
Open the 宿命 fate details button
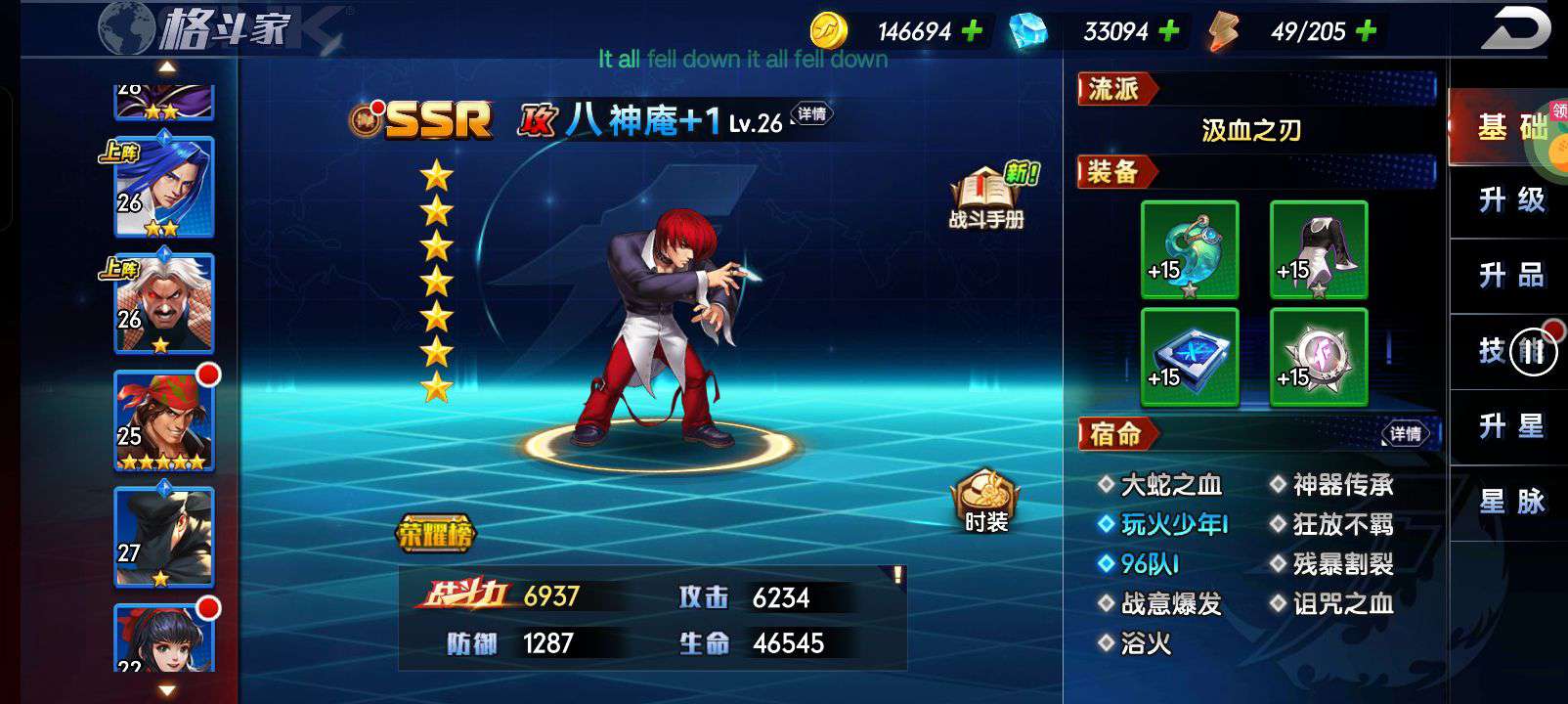1405,433
